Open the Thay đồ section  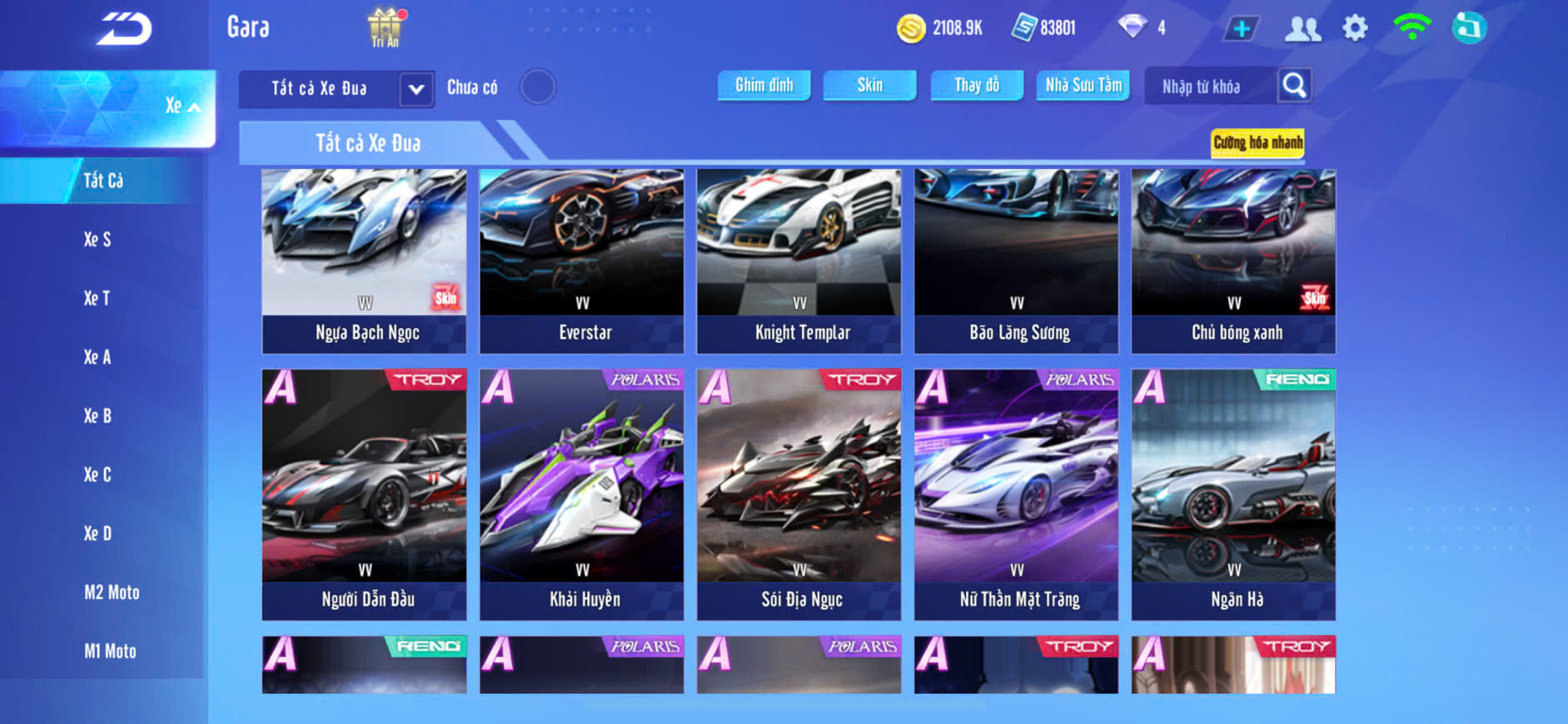[977, 85]
